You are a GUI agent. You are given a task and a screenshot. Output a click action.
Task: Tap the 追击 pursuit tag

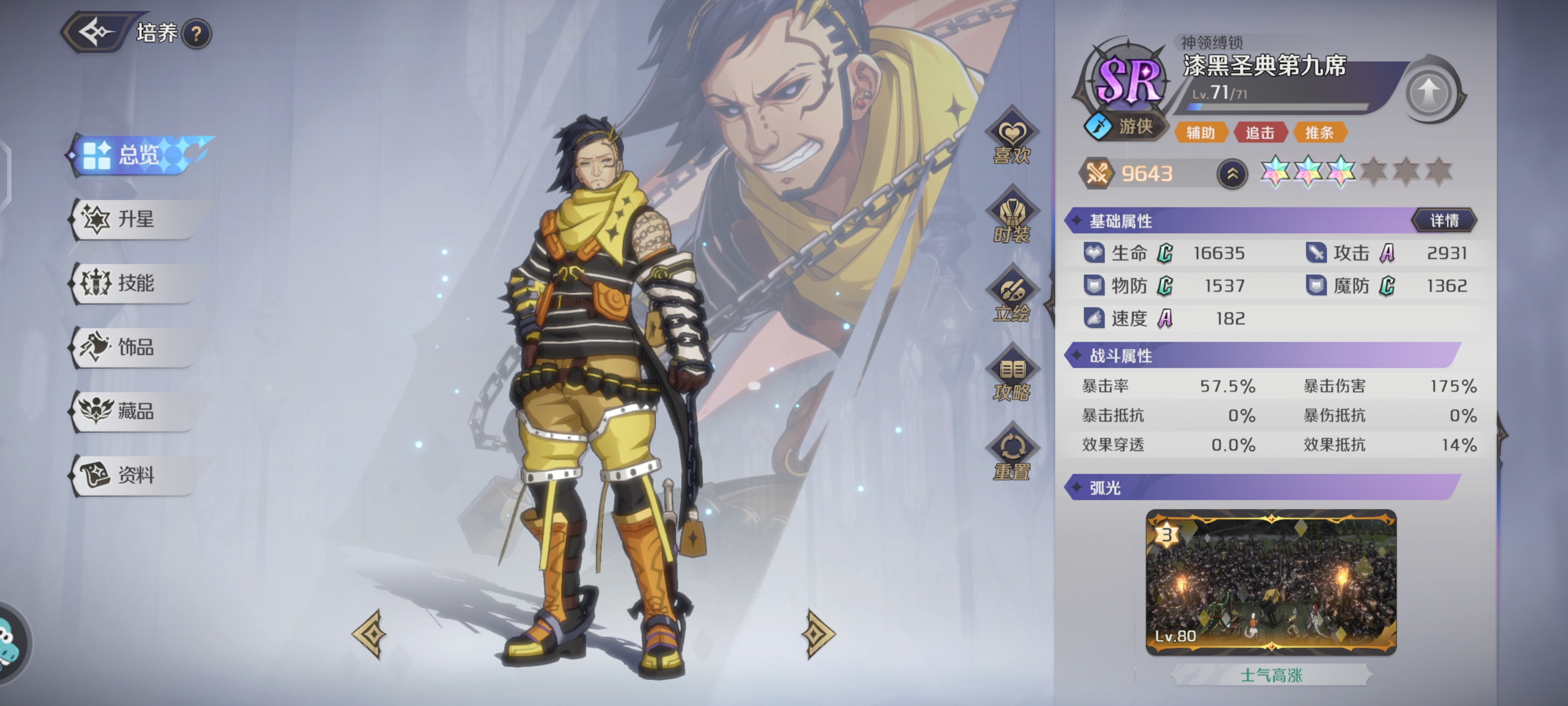[x=1260, y=133]
